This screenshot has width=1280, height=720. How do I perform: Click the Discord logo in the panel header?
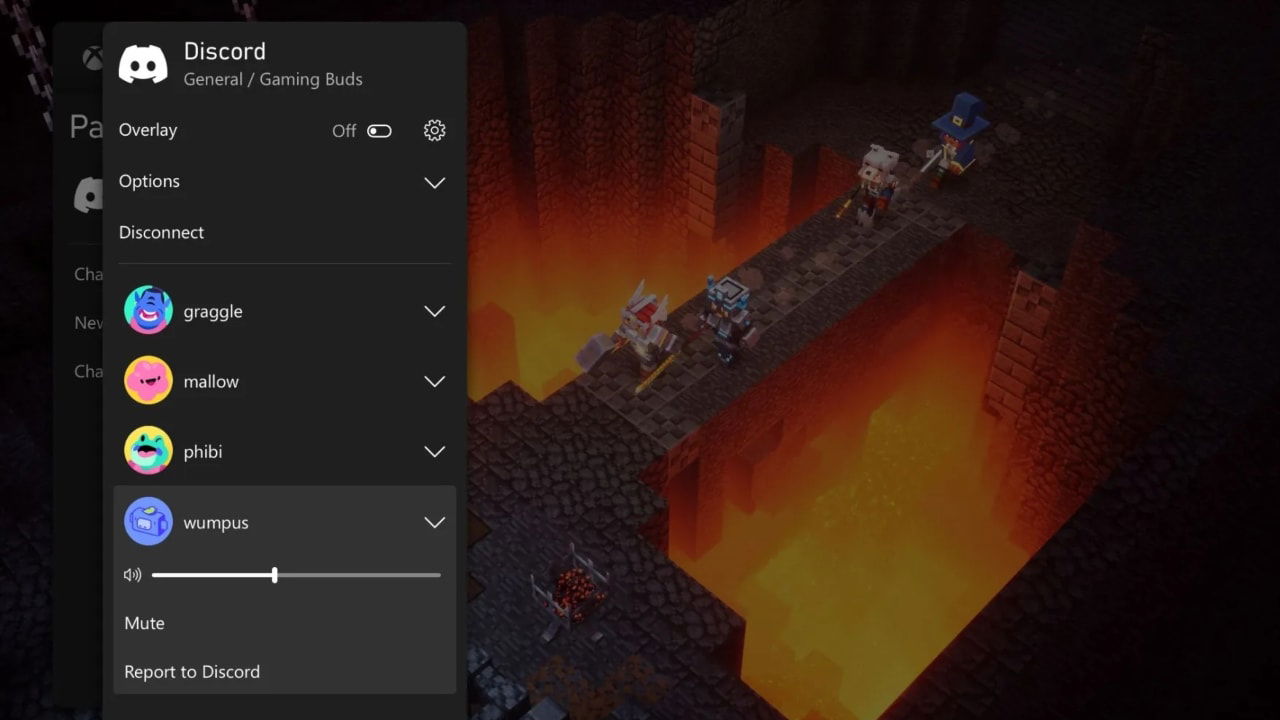[x=143, y=63]
